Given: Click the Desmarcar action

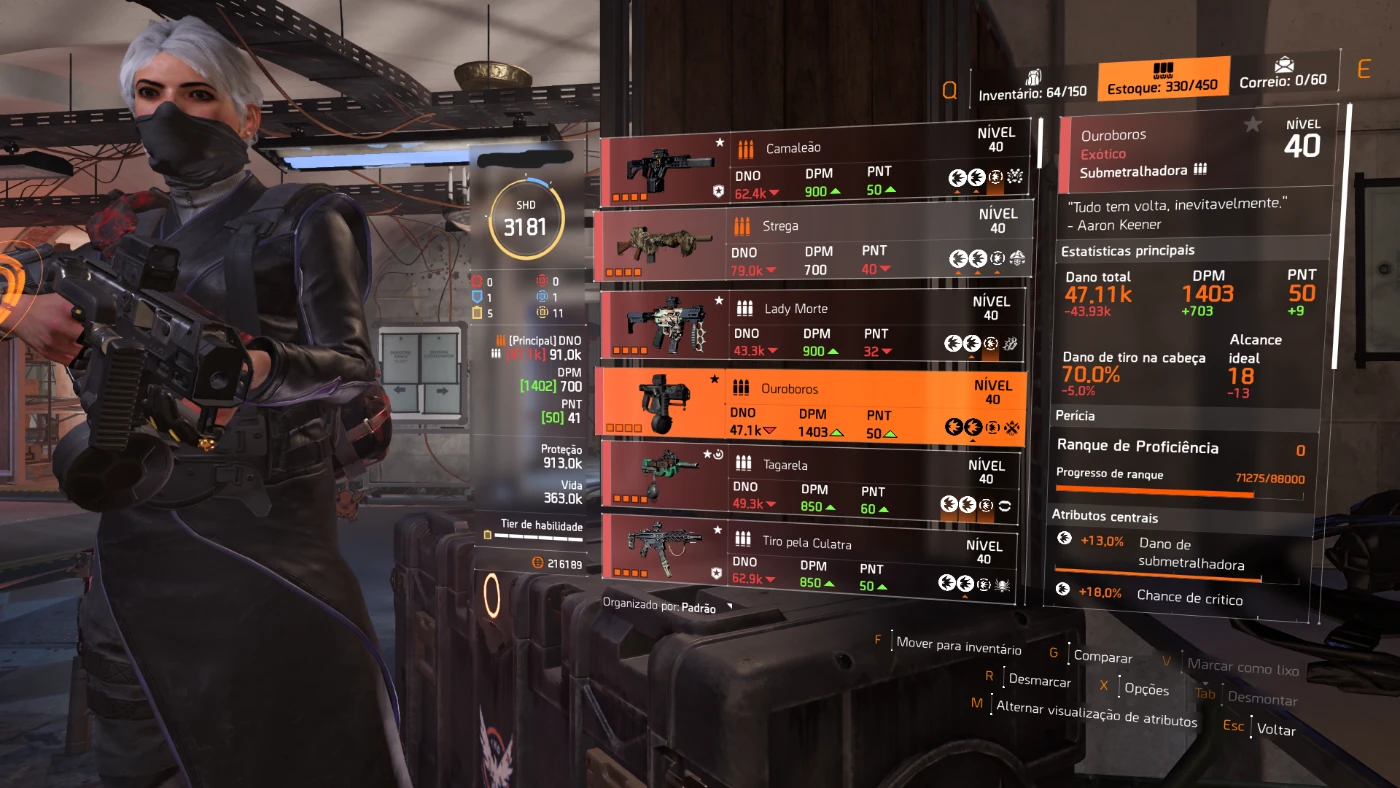Looking at the screenshot, I should (1039, 680).
